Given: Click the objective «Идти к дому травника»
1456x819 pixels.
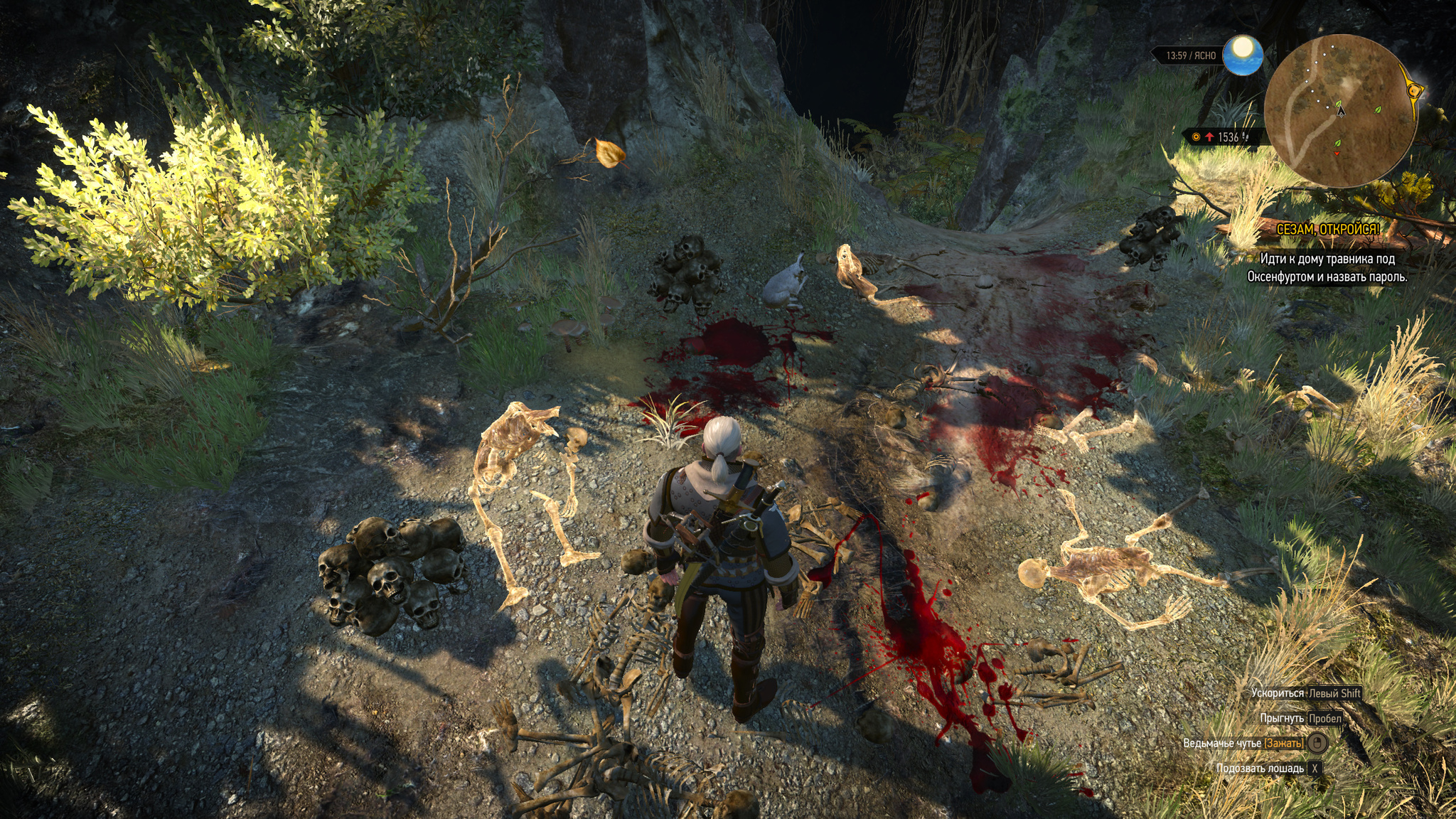Looking at the screenshot, I should [x=1327, y=268].
